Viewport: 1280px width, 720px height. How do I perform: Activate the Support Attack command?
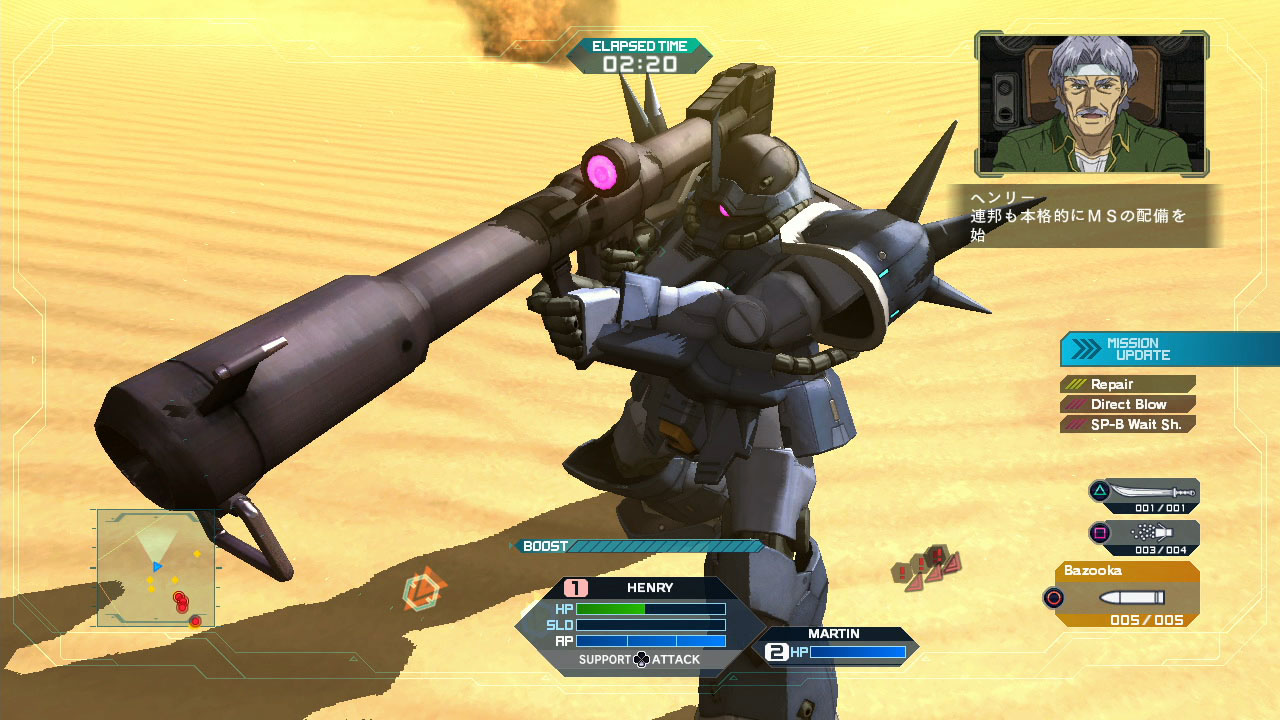coord(640,660)
